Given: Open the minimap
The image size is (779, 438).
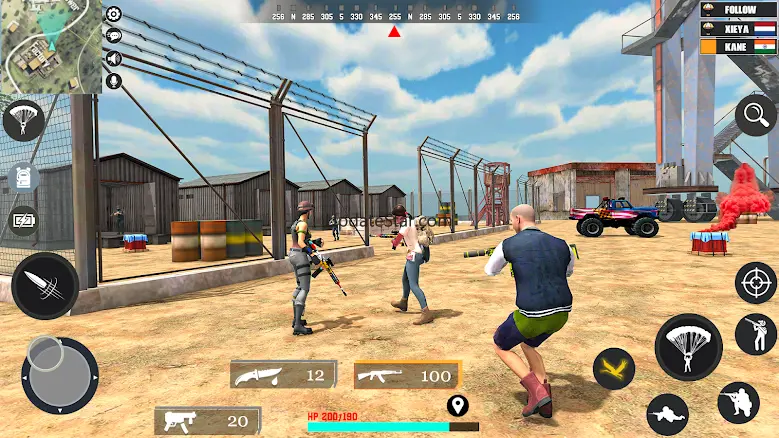Looking at the screenshot, I should (50, 47).
